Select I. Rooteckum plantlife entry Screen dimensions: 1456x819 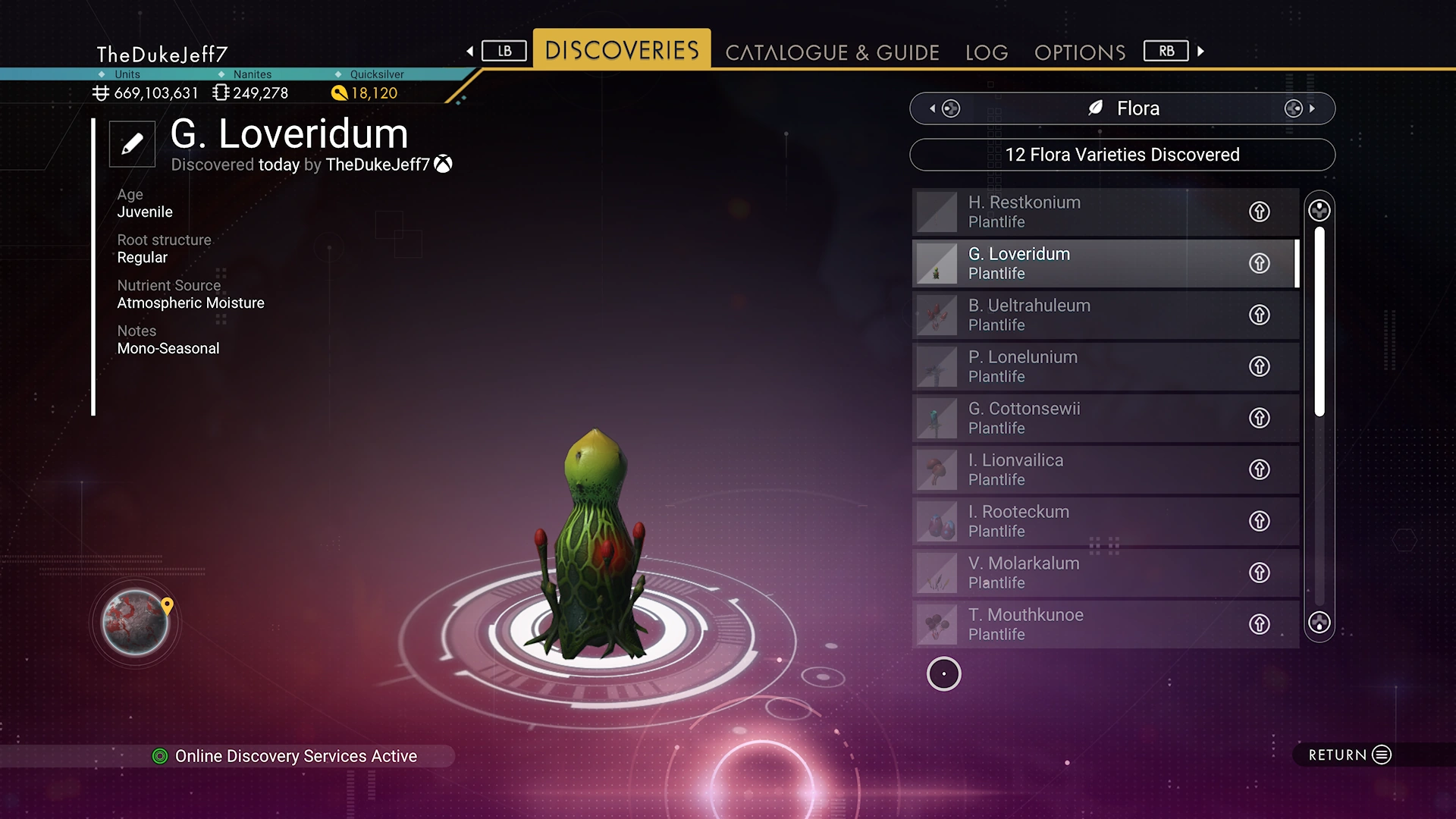point(1077,521)
